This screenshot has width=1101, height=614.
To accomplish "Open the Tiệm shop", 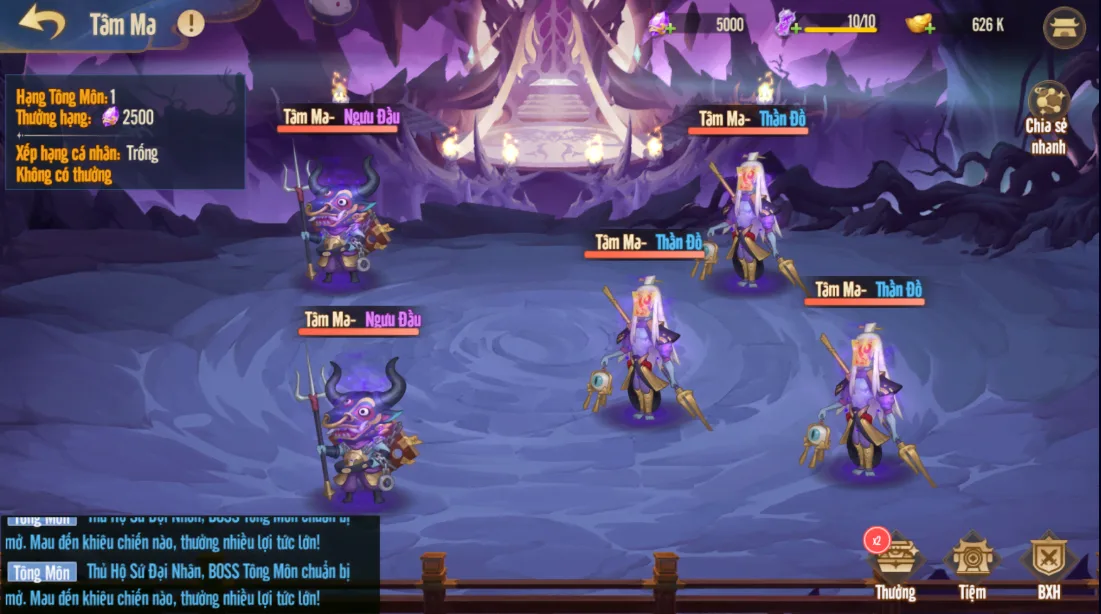I will [x=971, y=566].
